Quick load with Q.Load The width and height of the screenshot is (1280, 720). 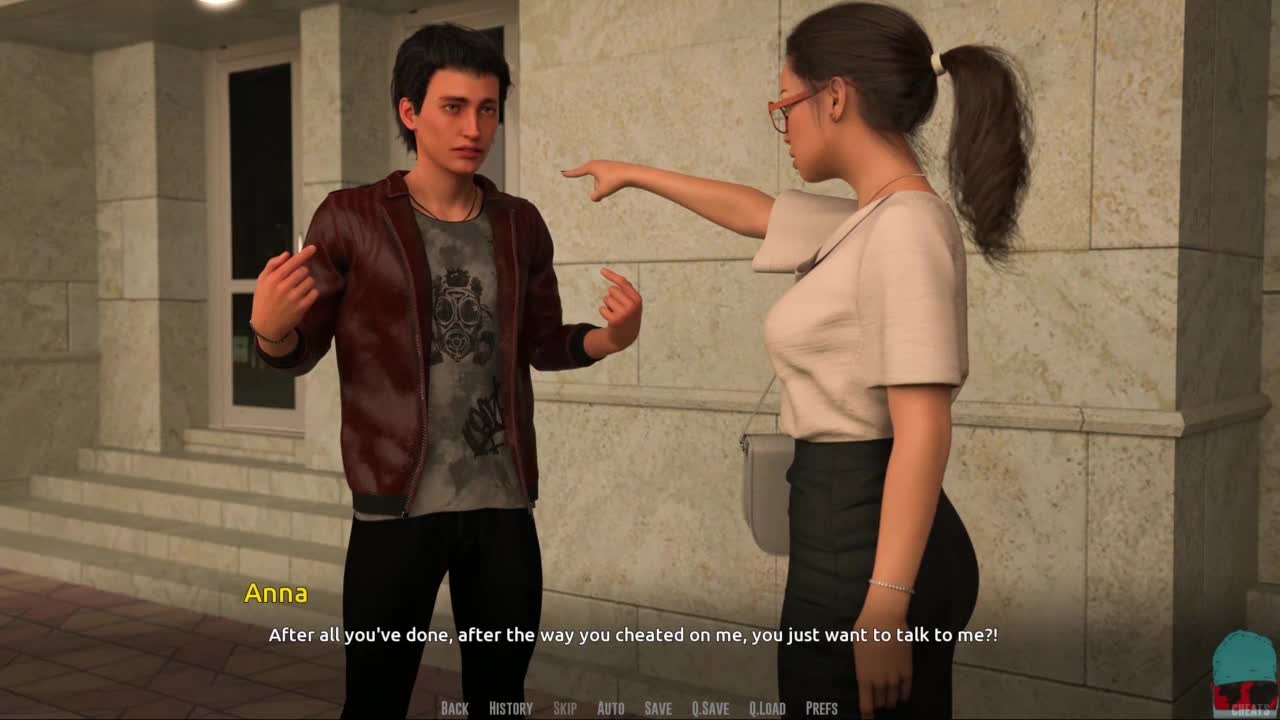point(767,708)
